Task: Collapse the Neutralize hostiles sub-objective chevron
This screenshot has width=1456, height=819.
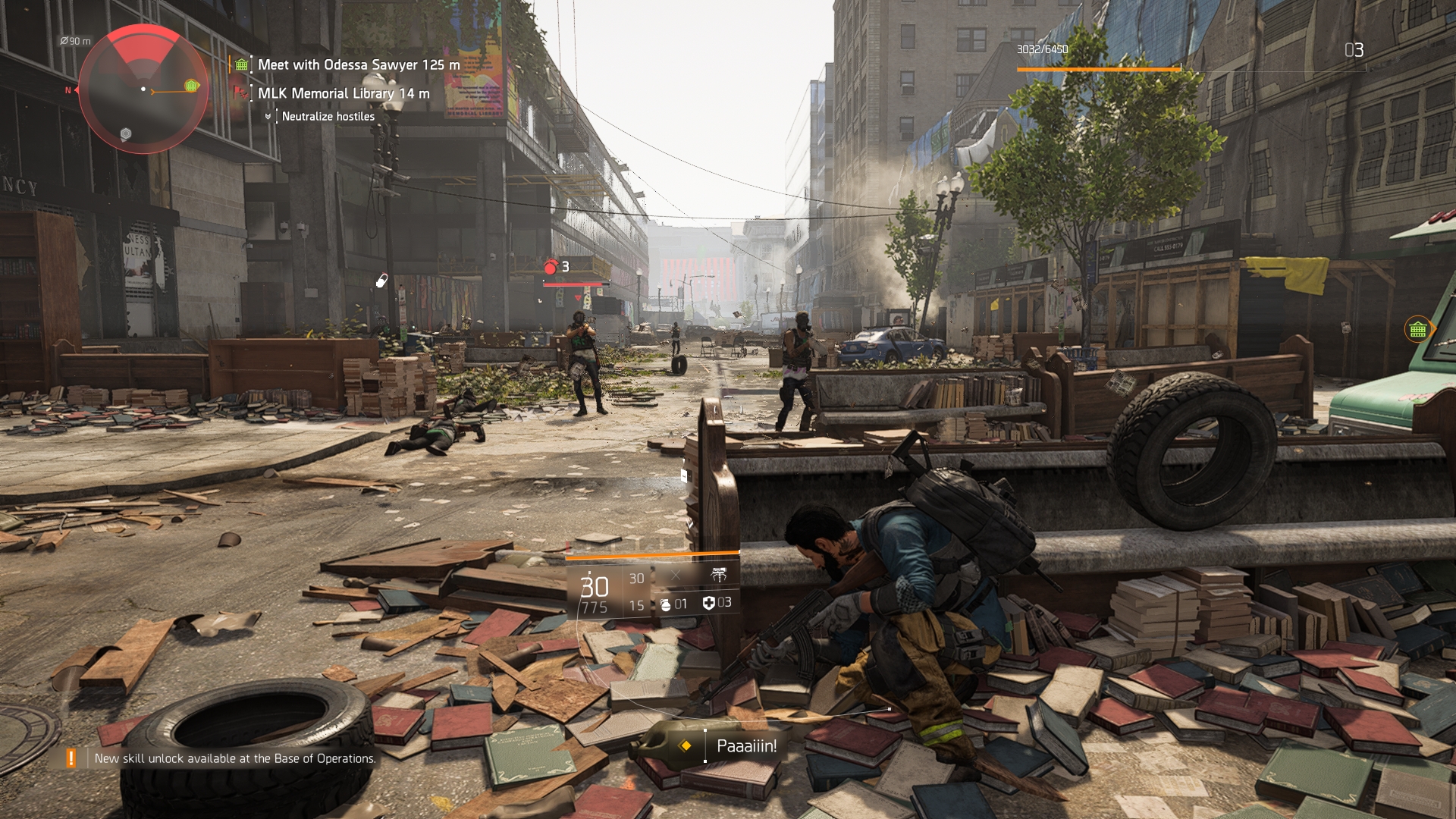Action: coord(268,117)
